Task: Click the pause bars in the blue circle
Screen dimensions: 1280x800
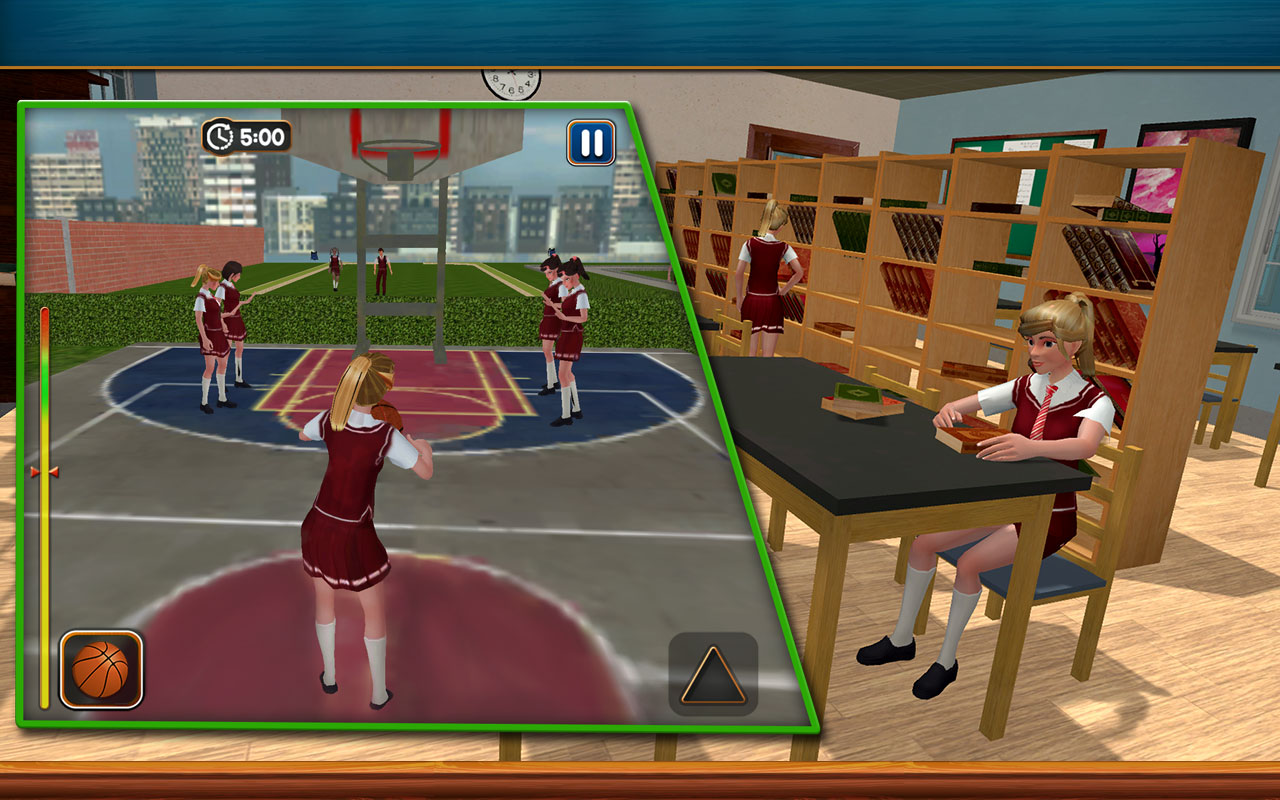Action: pos(590,140)
